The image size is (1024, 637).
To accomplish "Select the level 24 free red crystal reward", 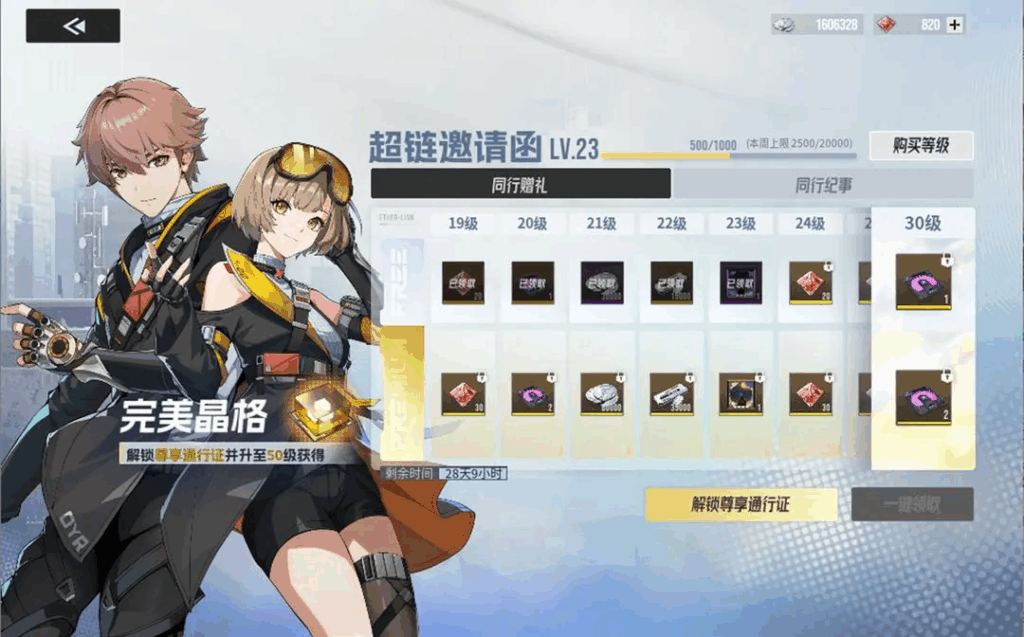I will 810,283.
